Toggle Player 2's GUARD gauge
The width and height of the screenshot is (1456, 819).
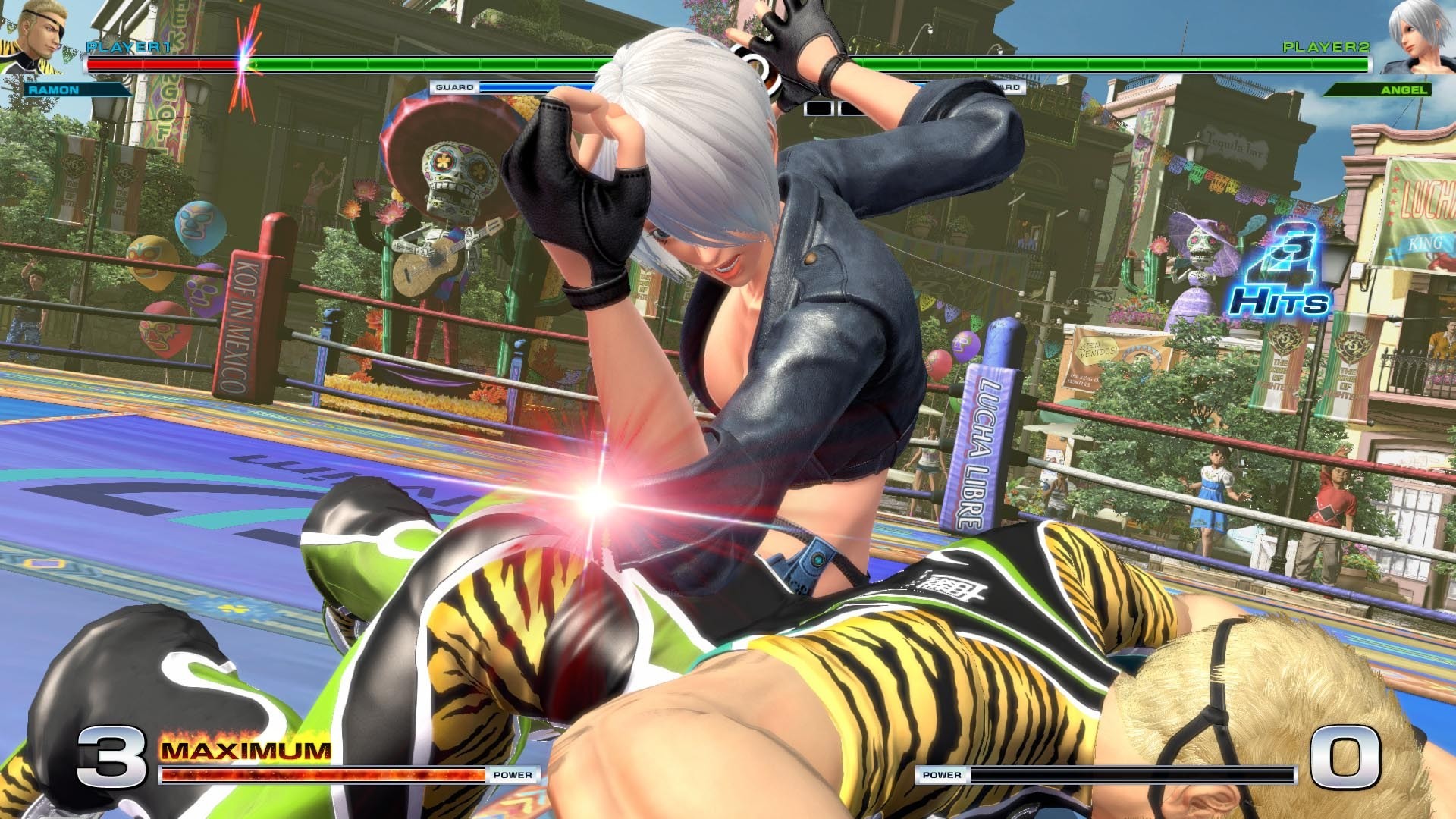coord(1009,87)
